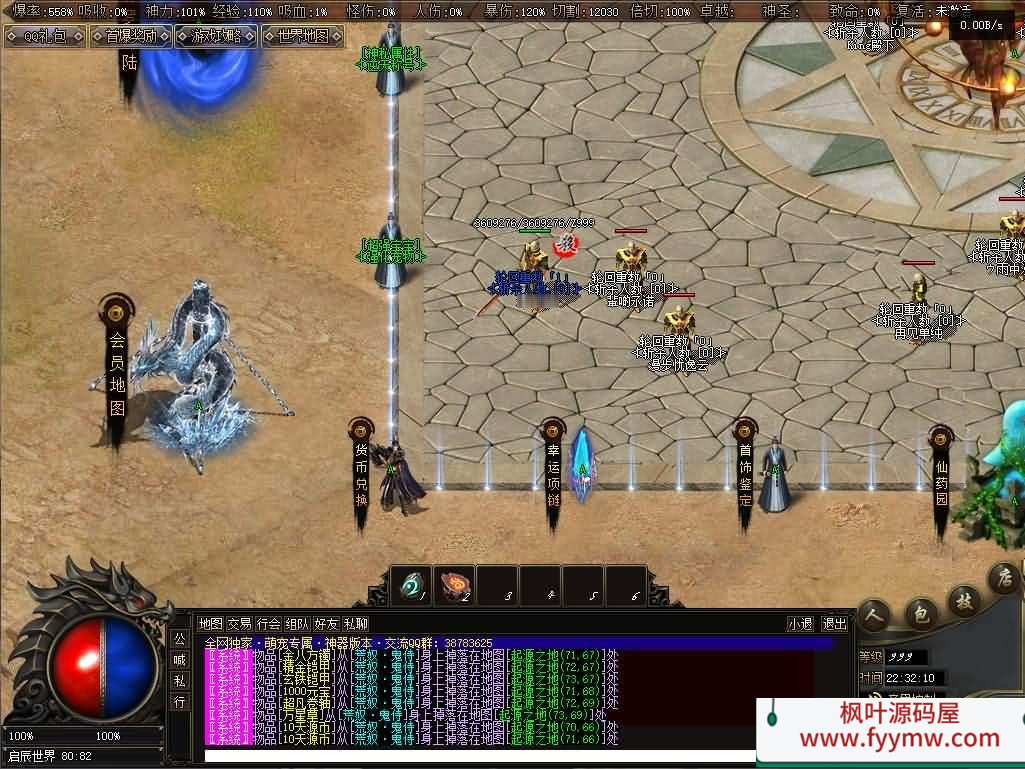Switch to the 地图 chat tab
This screenshot has height=769, width=1025.
210,623
